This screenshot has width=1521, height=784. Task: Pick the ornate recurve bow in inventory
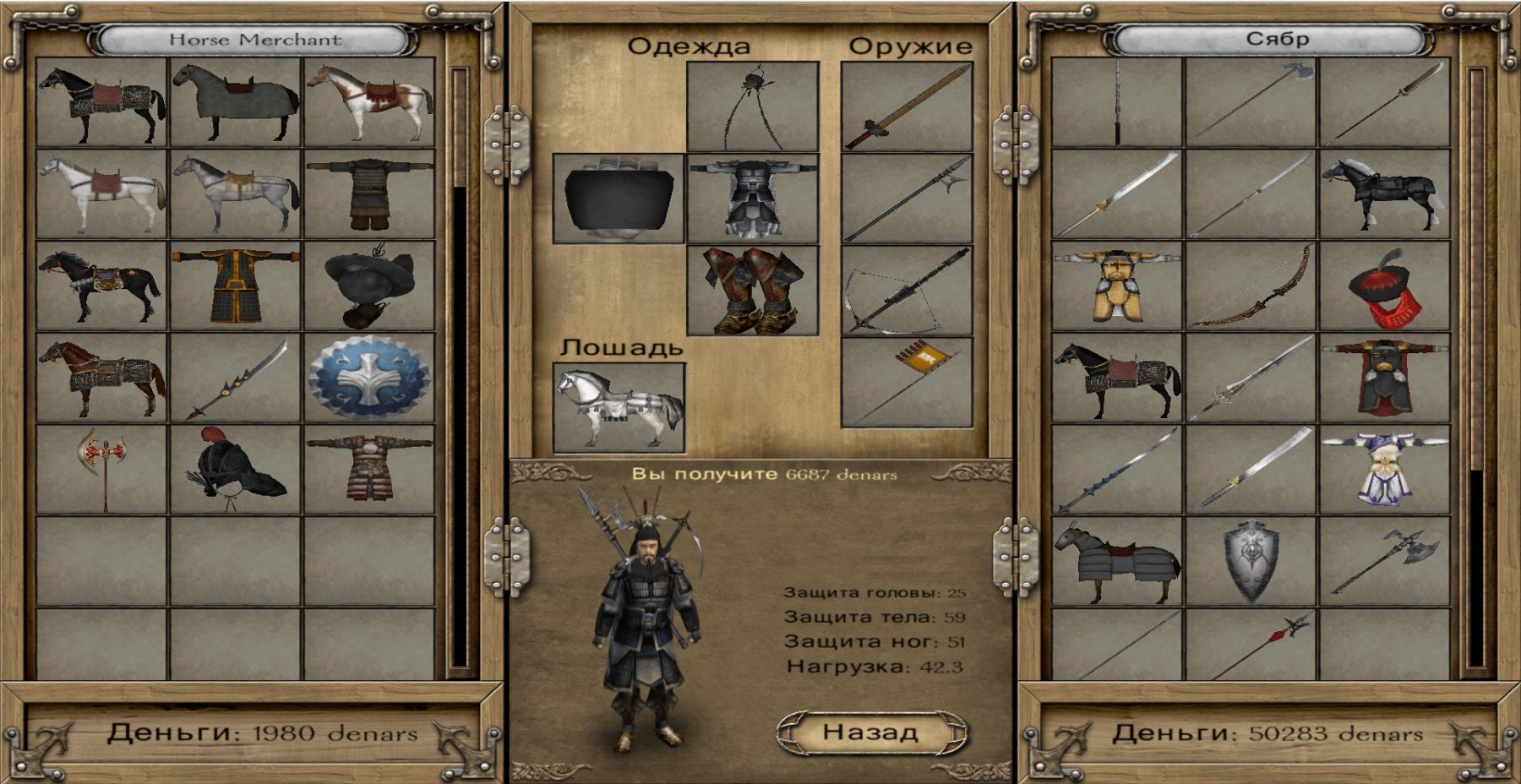point(1251,286)
